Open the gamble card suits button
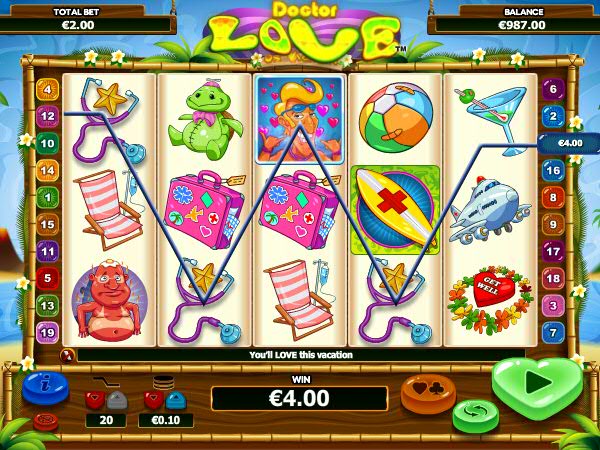Viewport: 600px width, 450px height. (428, 392)
